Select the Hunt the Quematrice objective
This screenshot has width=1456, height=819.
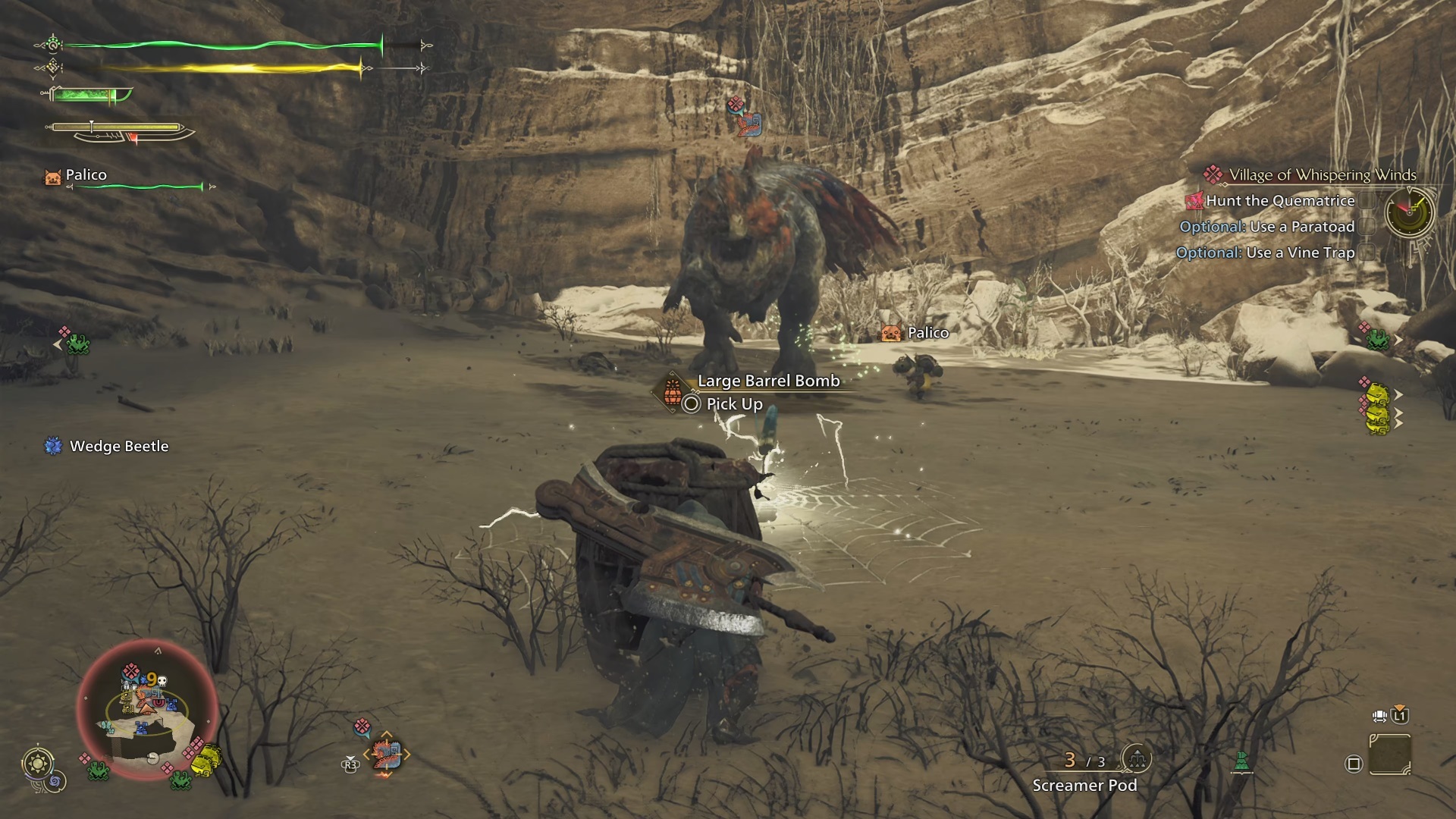click(x=1282, y=201)
